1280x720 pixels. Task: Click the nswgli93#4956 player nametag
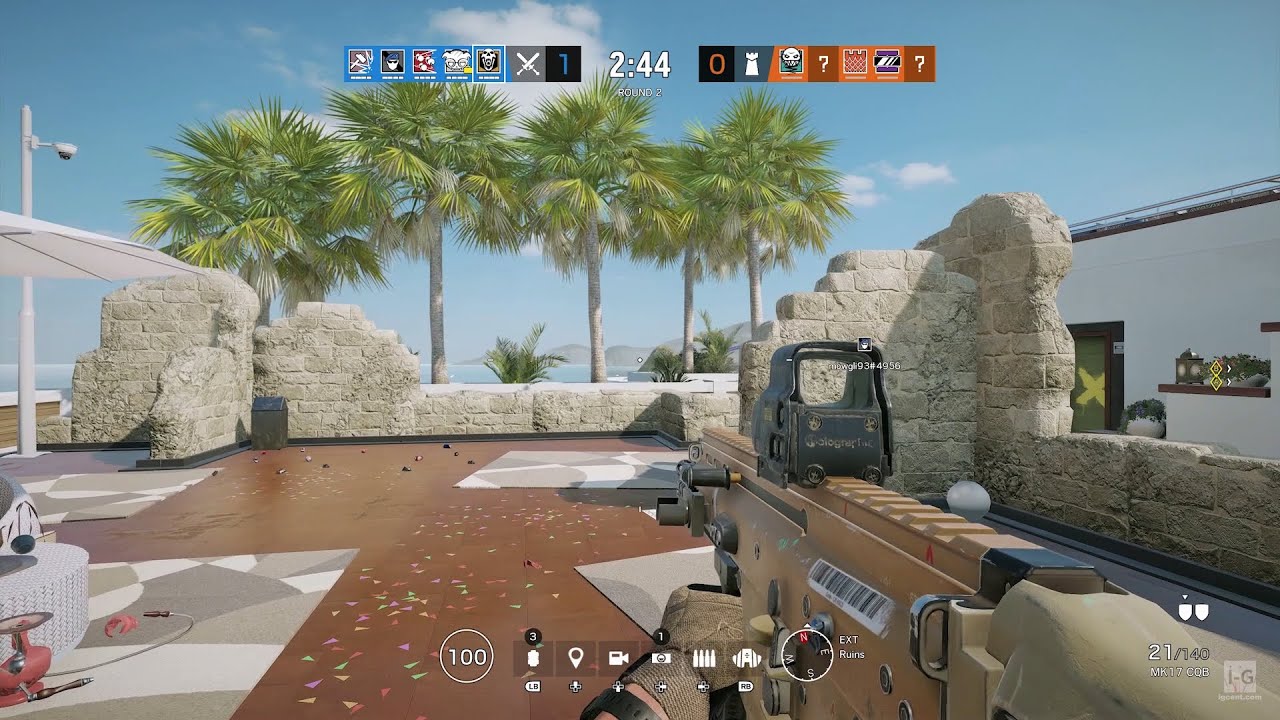point(866,364)
